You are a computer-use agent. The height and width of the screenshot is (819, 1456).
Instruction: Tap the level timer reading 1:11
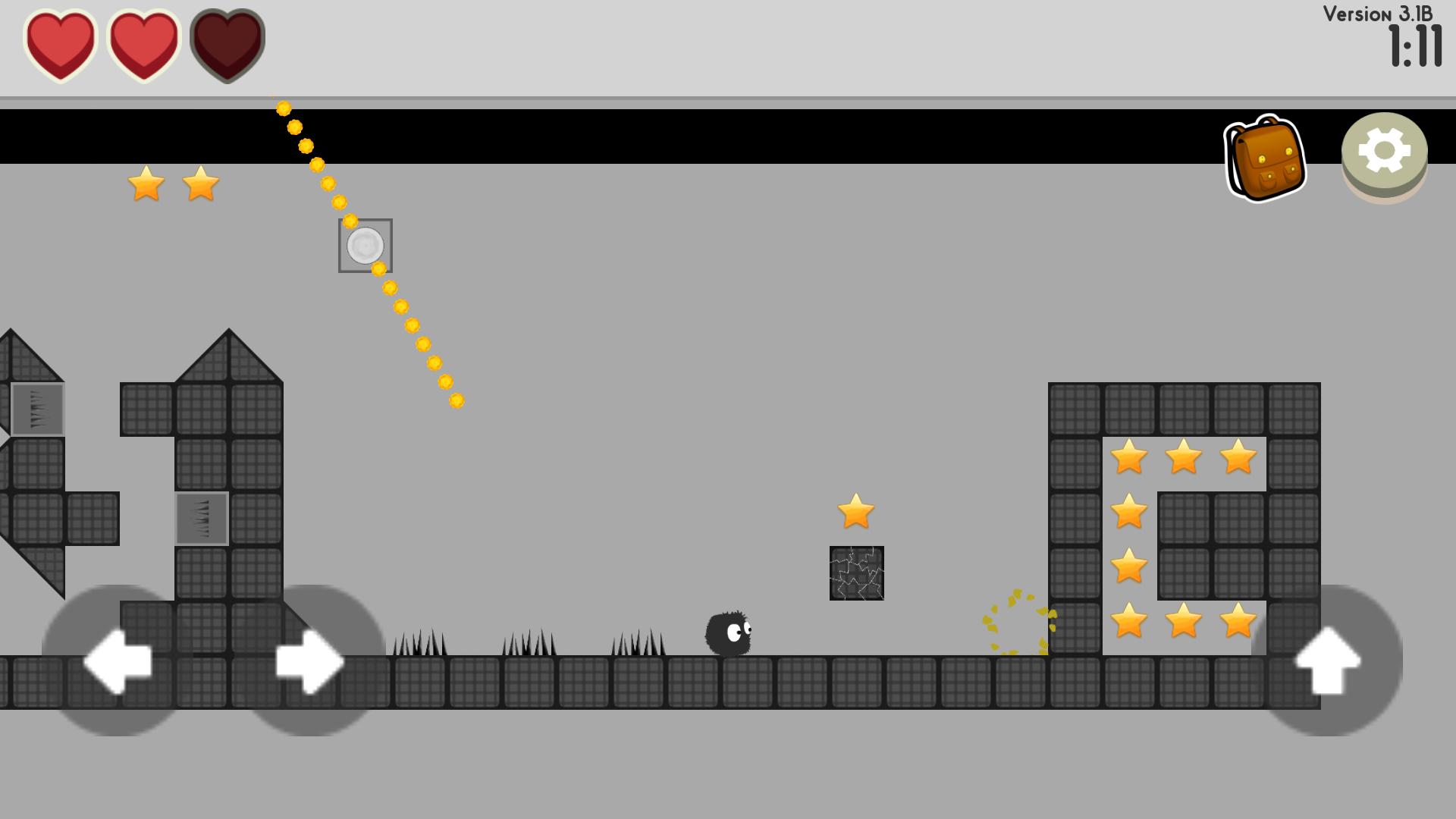coord(1415,45)
